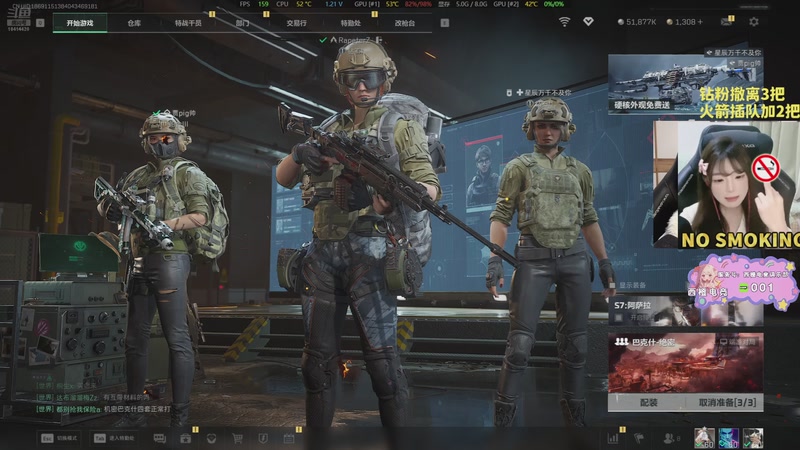Open the 交易行 trading house tab
Viewport: 800px width, 450px height.
tap(296, 22)
